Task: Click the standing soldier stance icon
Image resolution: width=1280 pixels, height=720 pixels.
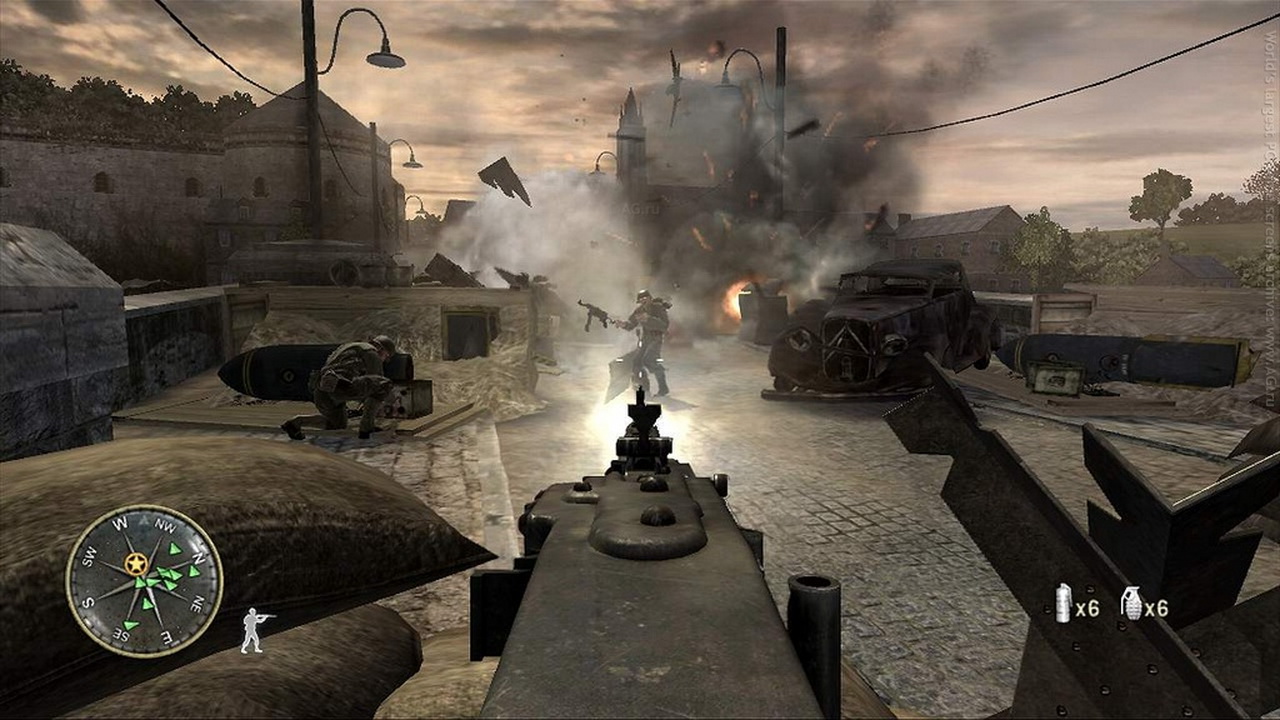Action: point(254,630)
